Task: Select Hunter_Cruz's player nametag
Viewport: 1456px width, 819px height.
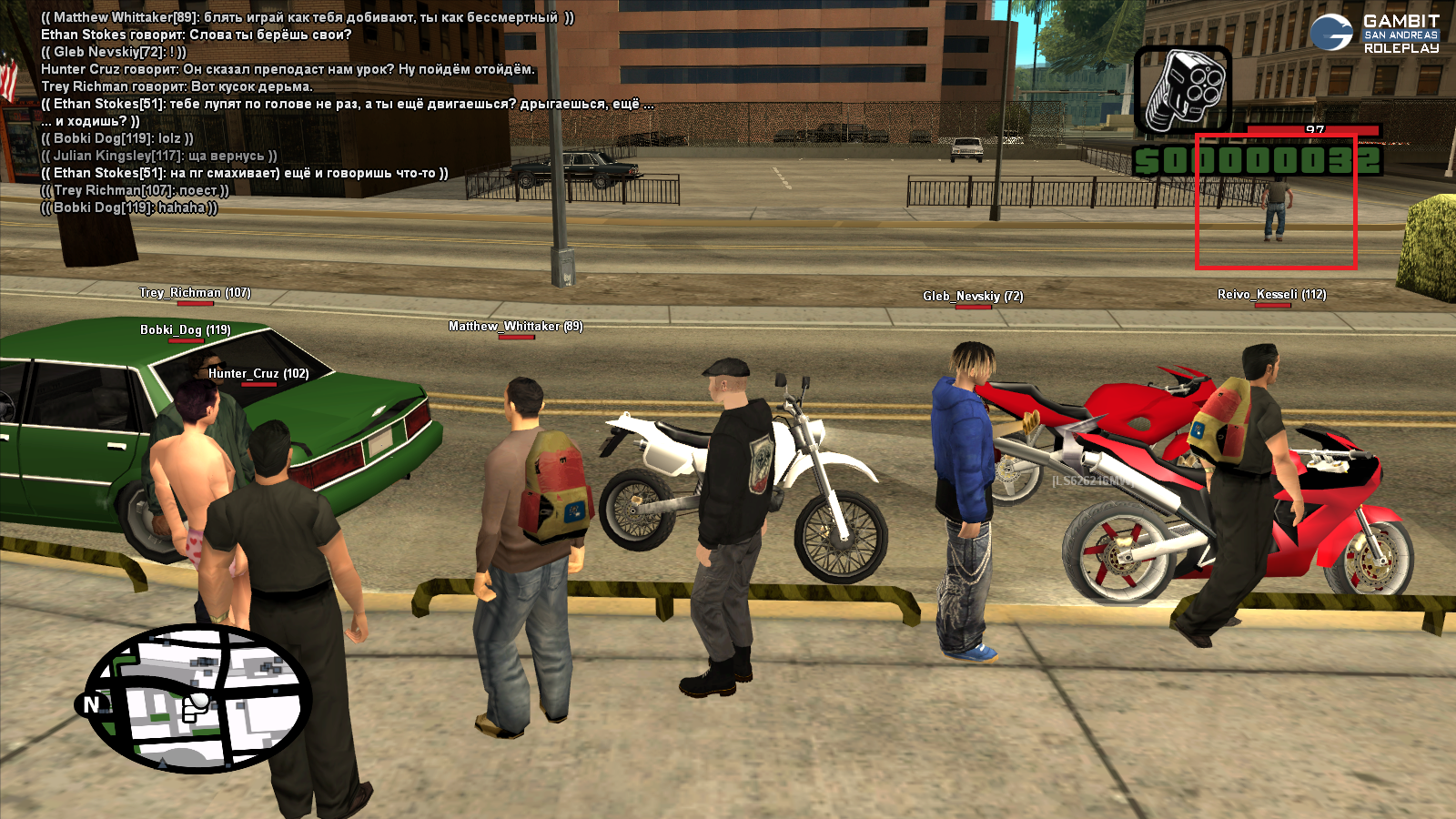Action: point(258,373)
